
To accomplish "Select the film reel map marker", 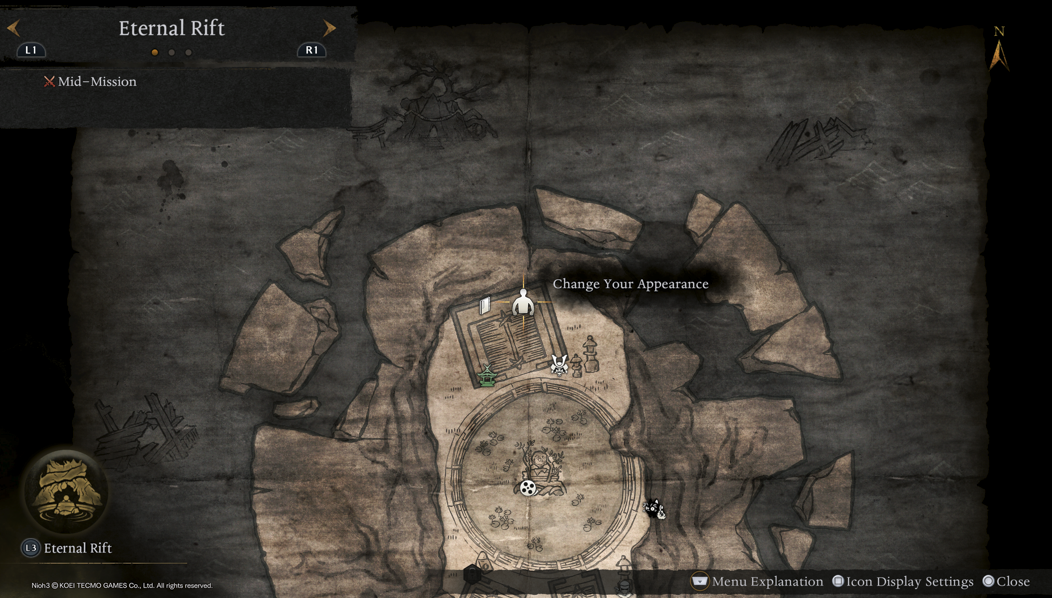I will [528, 487].
